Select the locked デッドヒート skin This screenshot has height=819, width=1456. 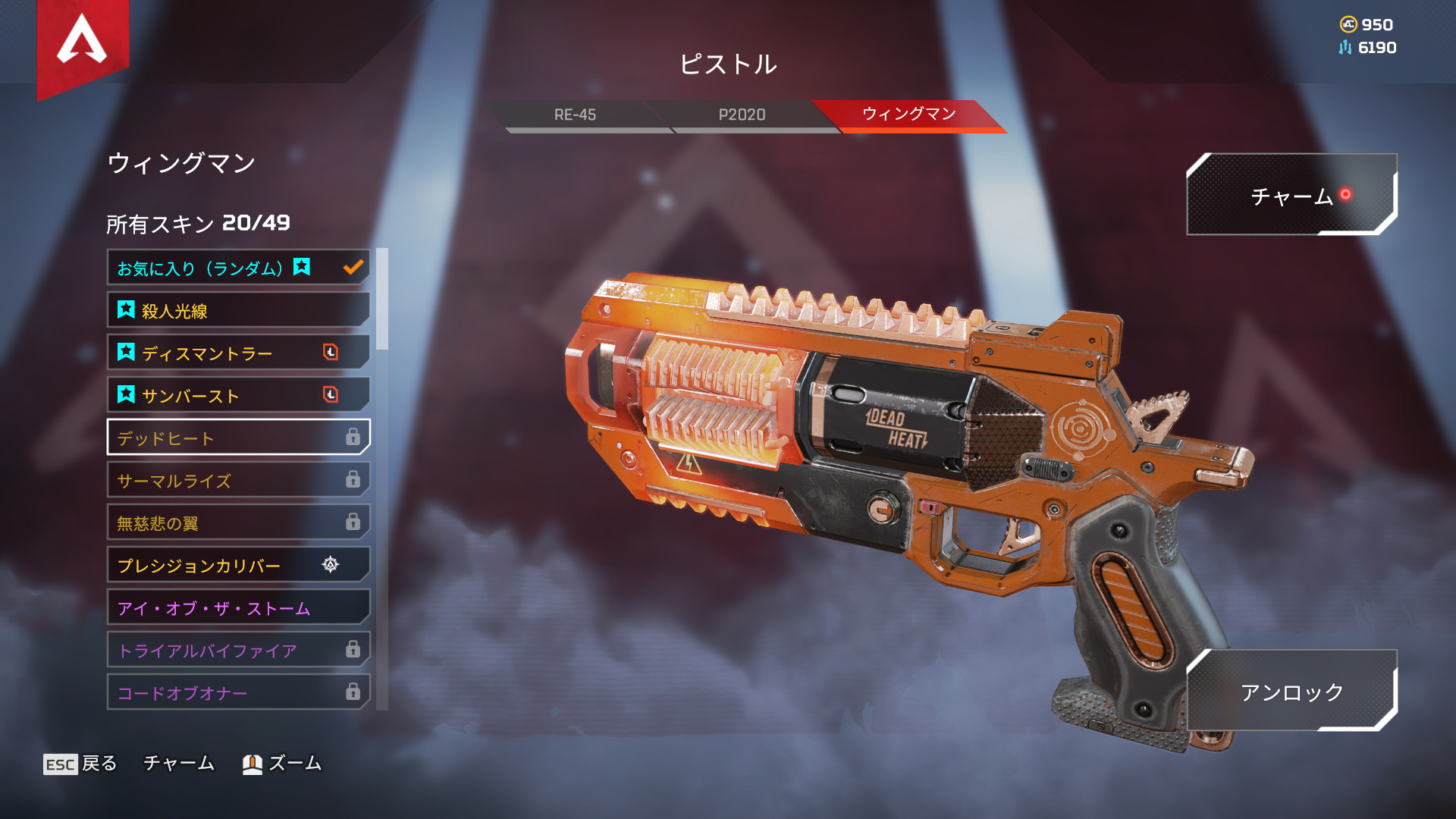(x=238, y=438)
